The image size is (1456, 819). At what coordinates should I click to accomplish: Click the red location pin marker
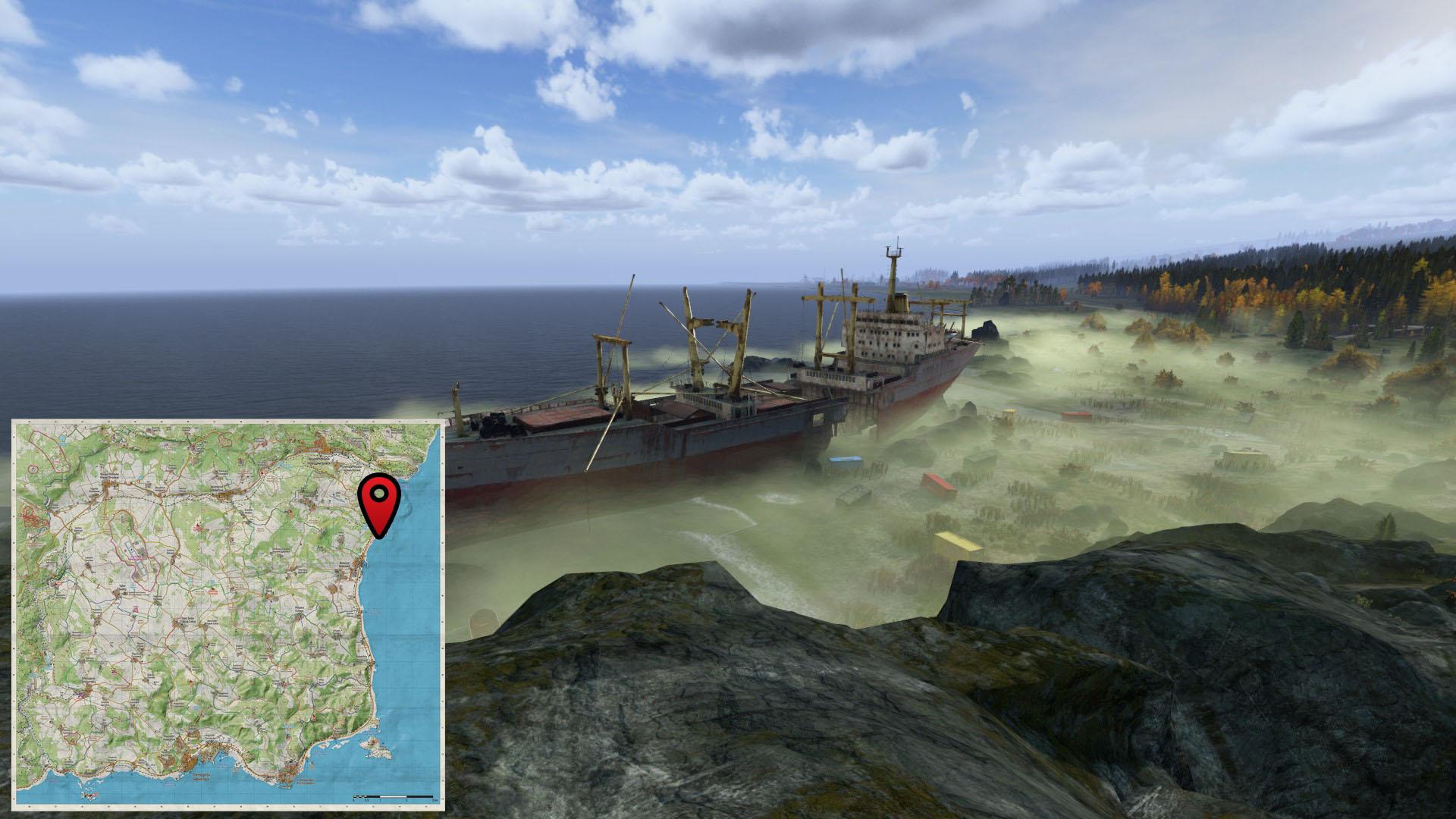pyautogui.click(x=381, y=500)
